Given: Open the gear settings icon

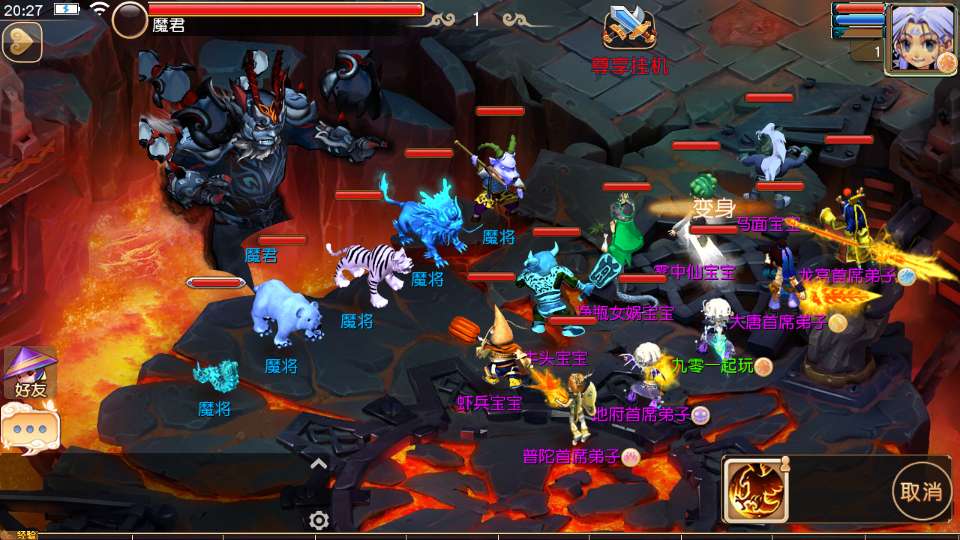Looking at the screenshot, I should click(x=319, y=520).
